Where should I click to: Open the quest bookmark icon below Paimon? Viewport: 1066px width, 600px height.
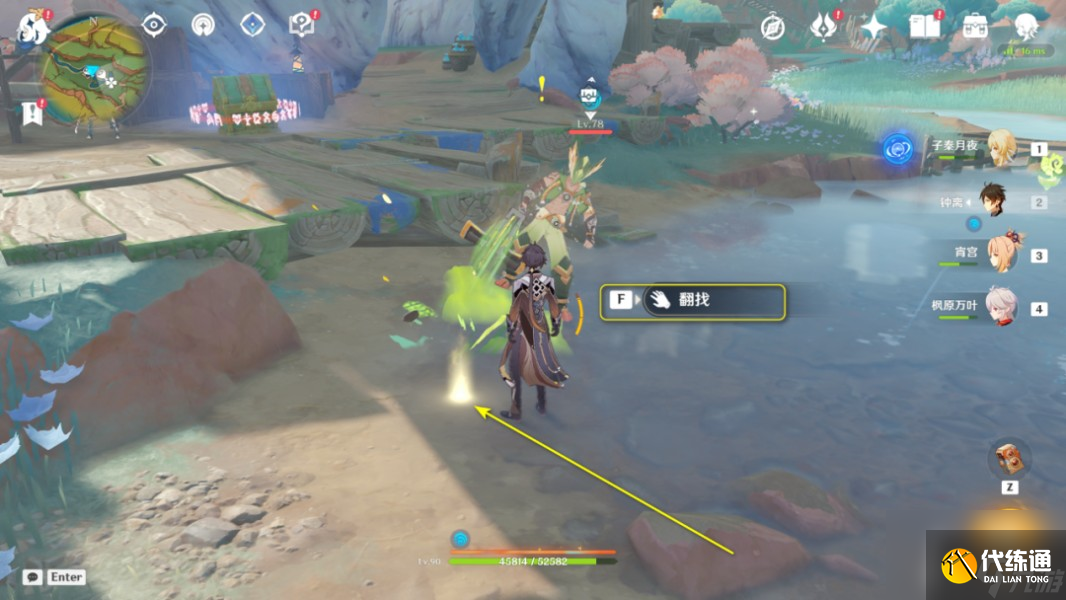point(32,113)
